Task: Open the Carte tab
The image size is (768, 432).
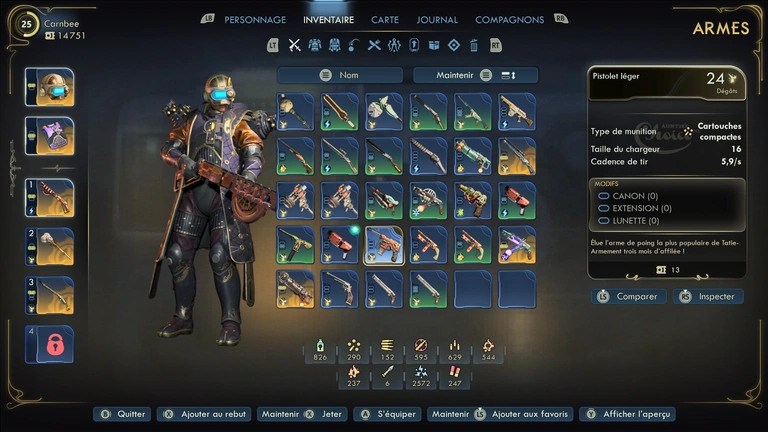Action: coord(385,19)
